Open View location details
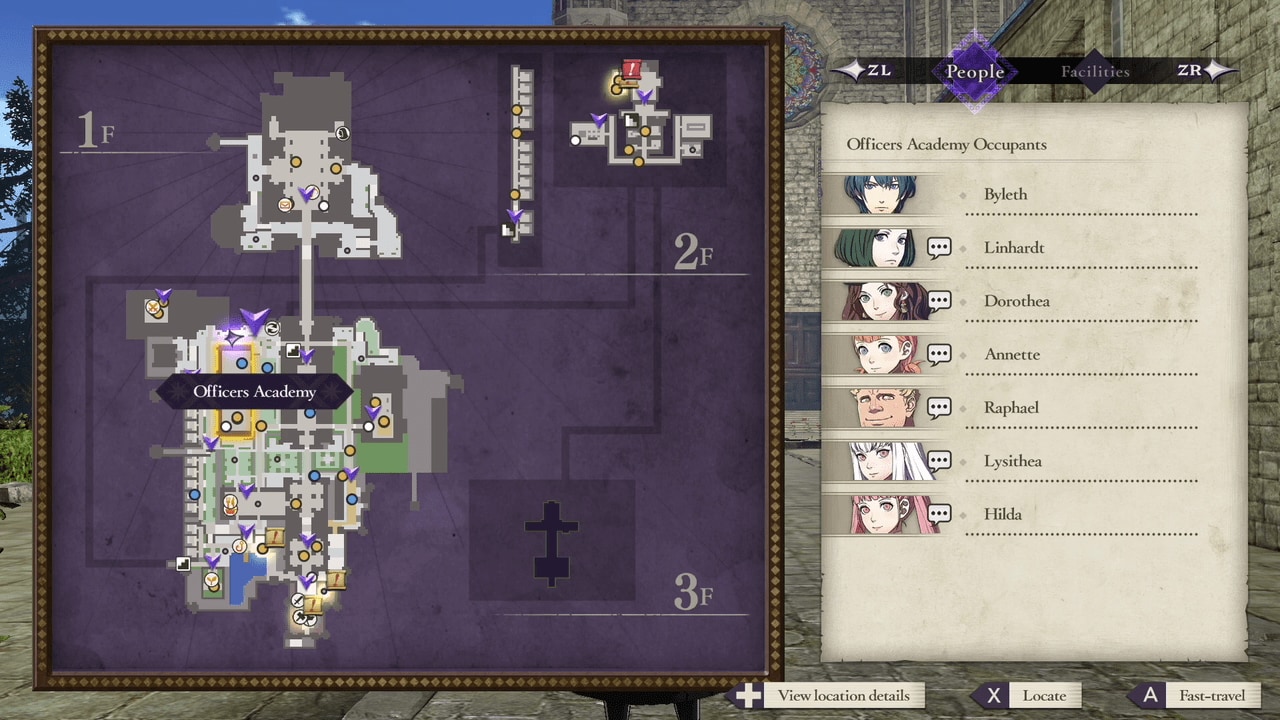 (841, 695)
